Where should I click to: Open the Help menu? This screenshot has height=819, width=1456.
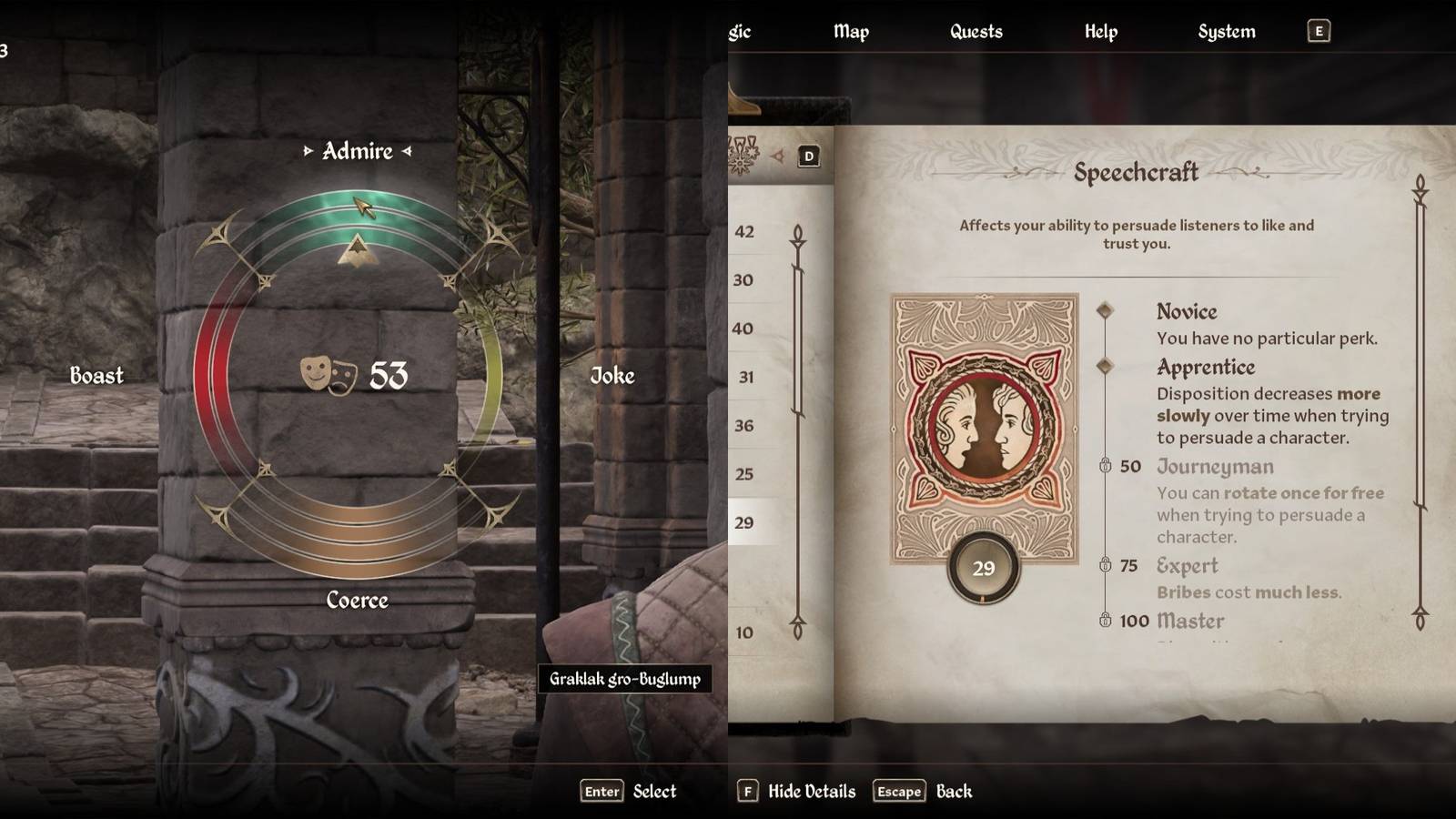pos(1100,32)
